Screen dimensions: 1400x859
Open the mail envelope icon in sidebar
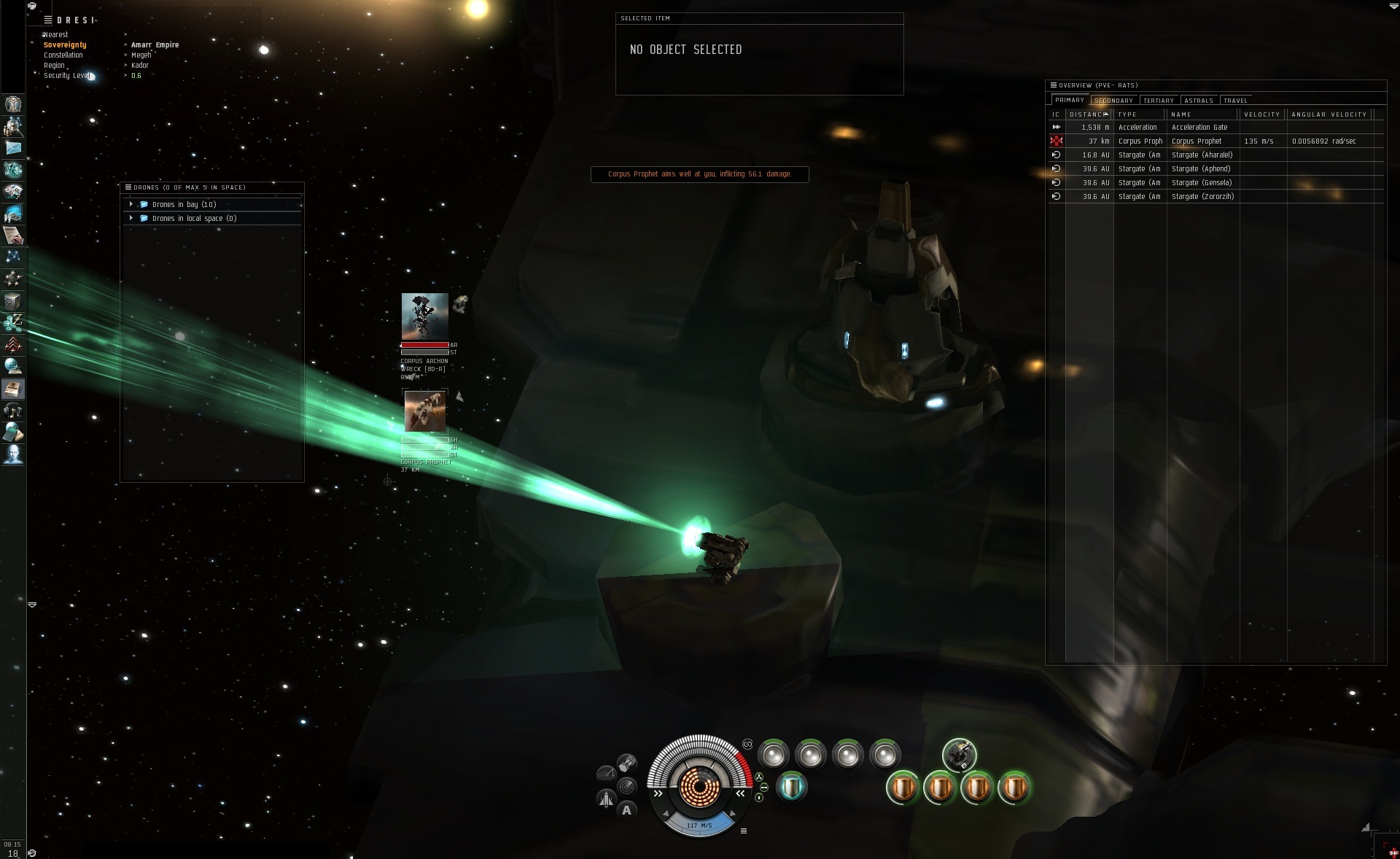[x=13, y=148]
